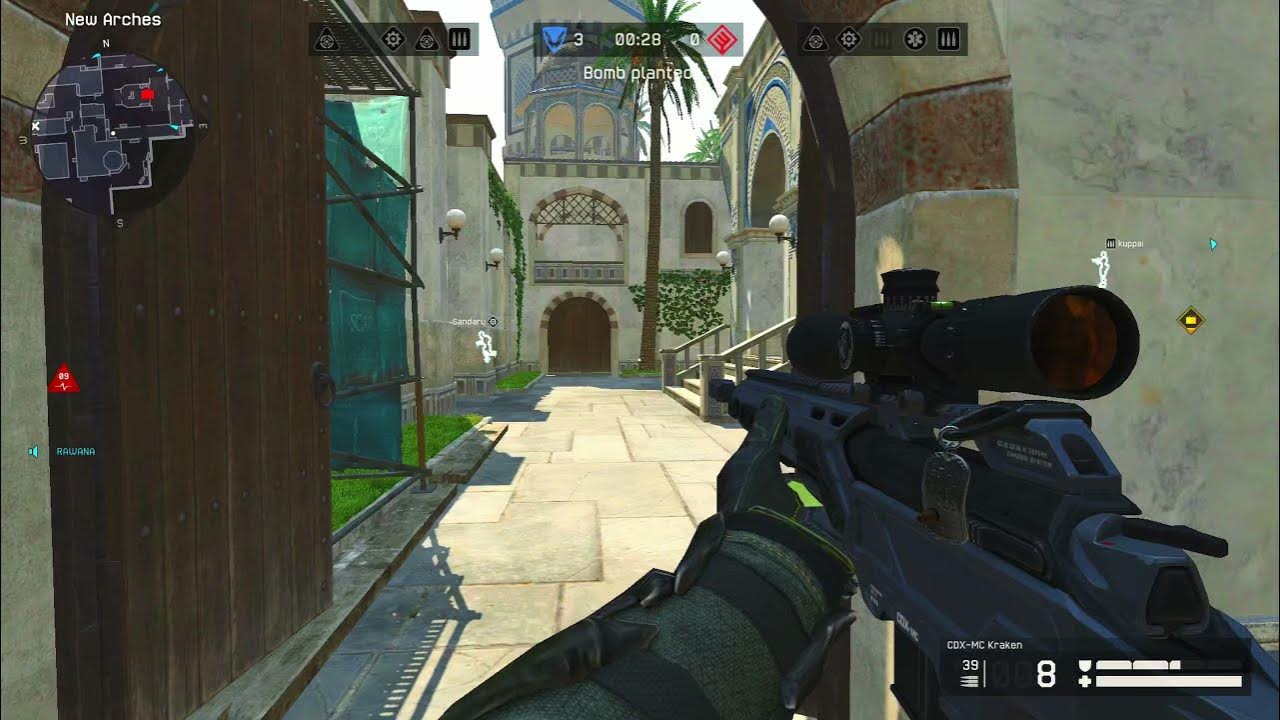Click the RAWANA voice chat speaker icon
The height and width of the screenshot is (720, 1280).
click(x=34, y=452)
